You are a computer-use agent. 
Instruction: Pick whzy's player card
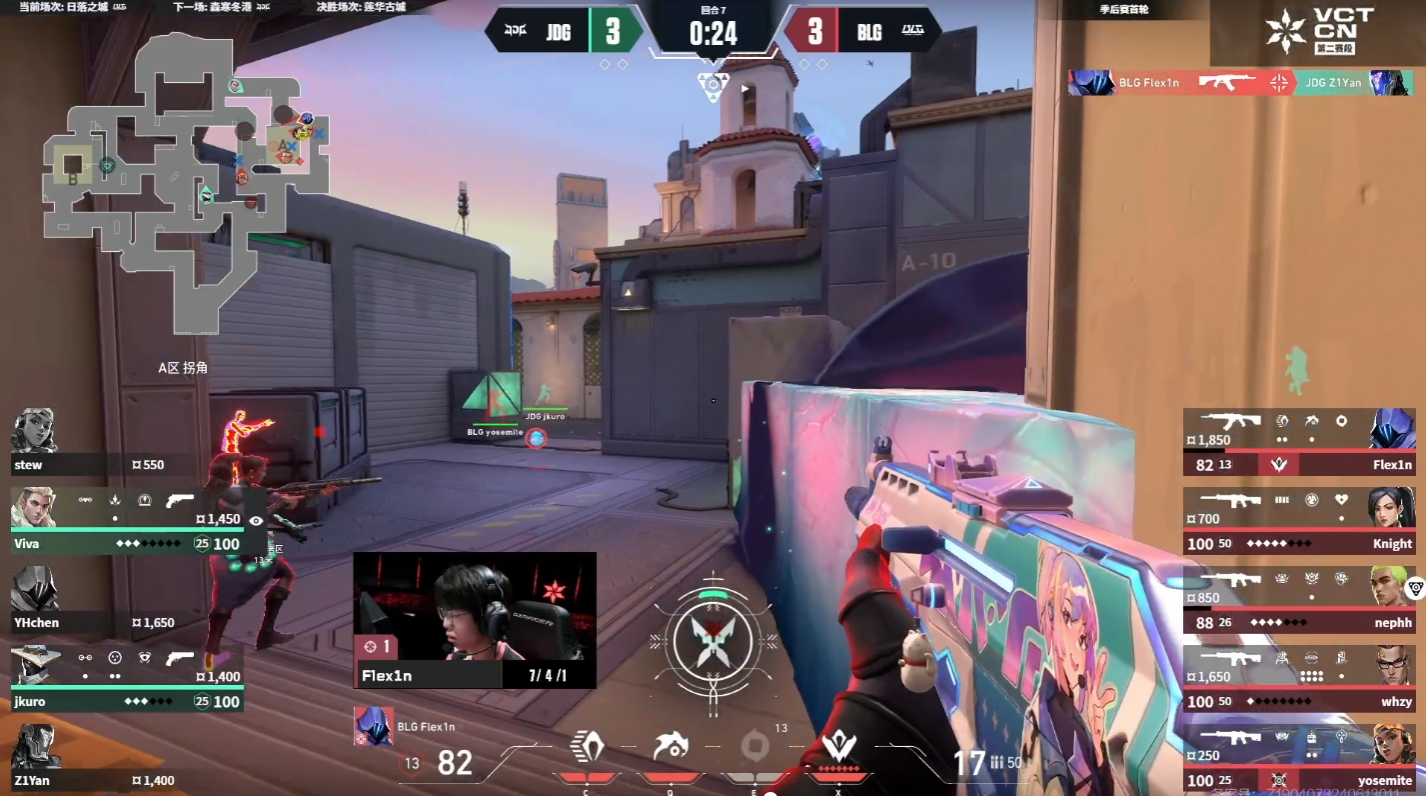point(1299,679)
